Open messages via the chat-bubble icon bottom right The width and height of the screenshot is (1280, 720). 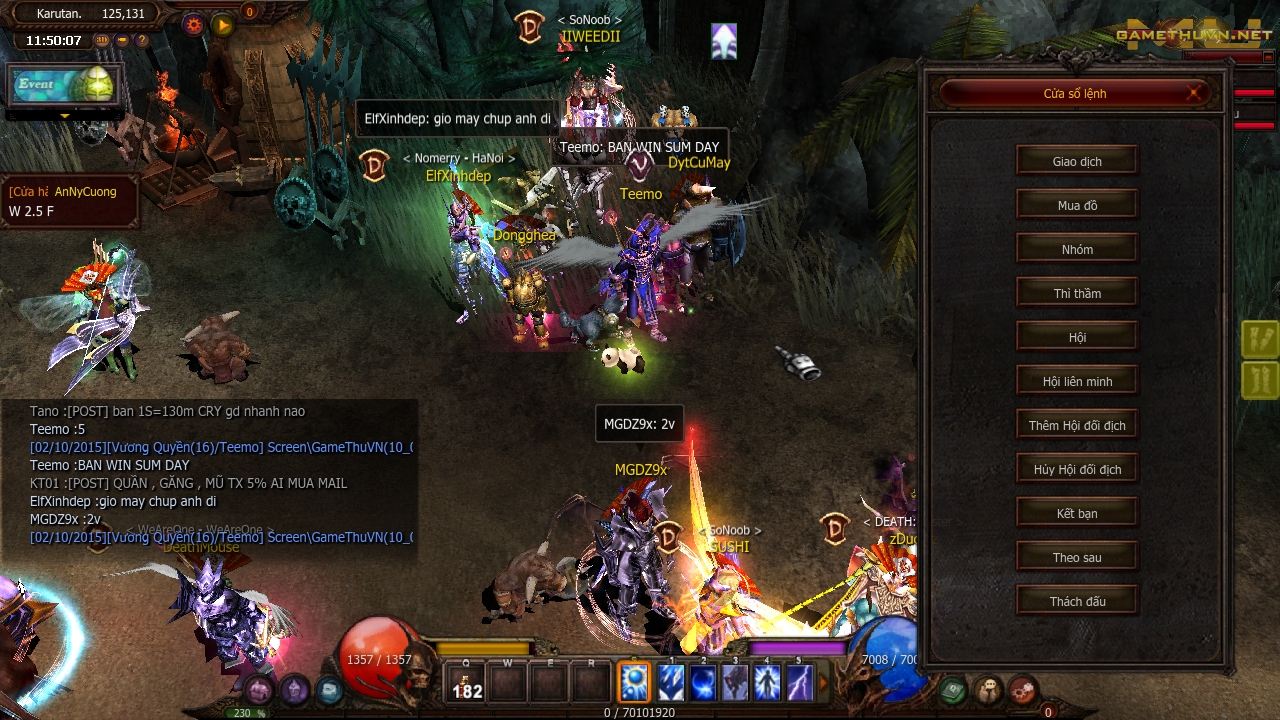pos(987,688)
